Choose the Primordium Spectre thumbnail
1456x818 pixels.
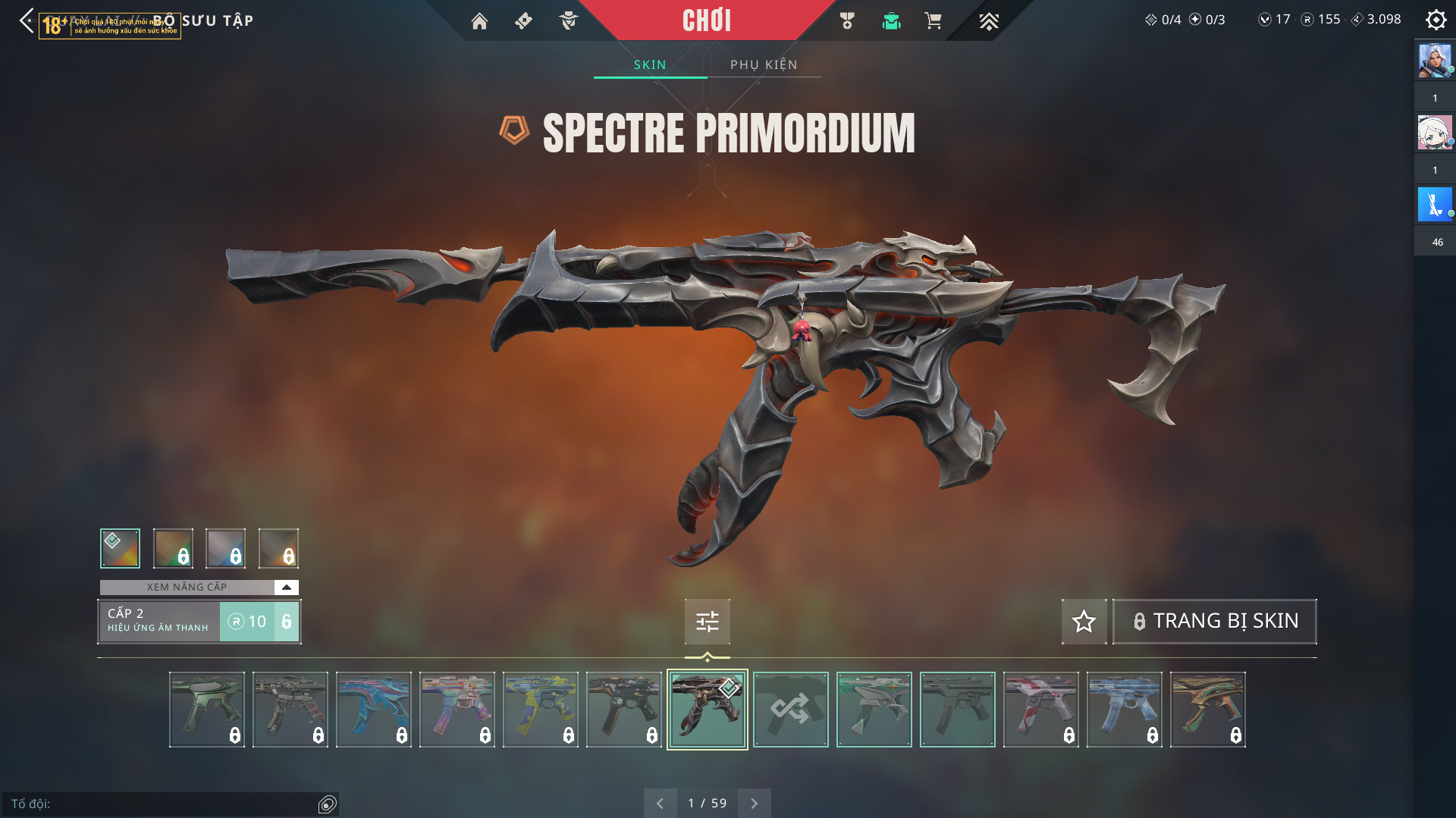tap(707, 710)
